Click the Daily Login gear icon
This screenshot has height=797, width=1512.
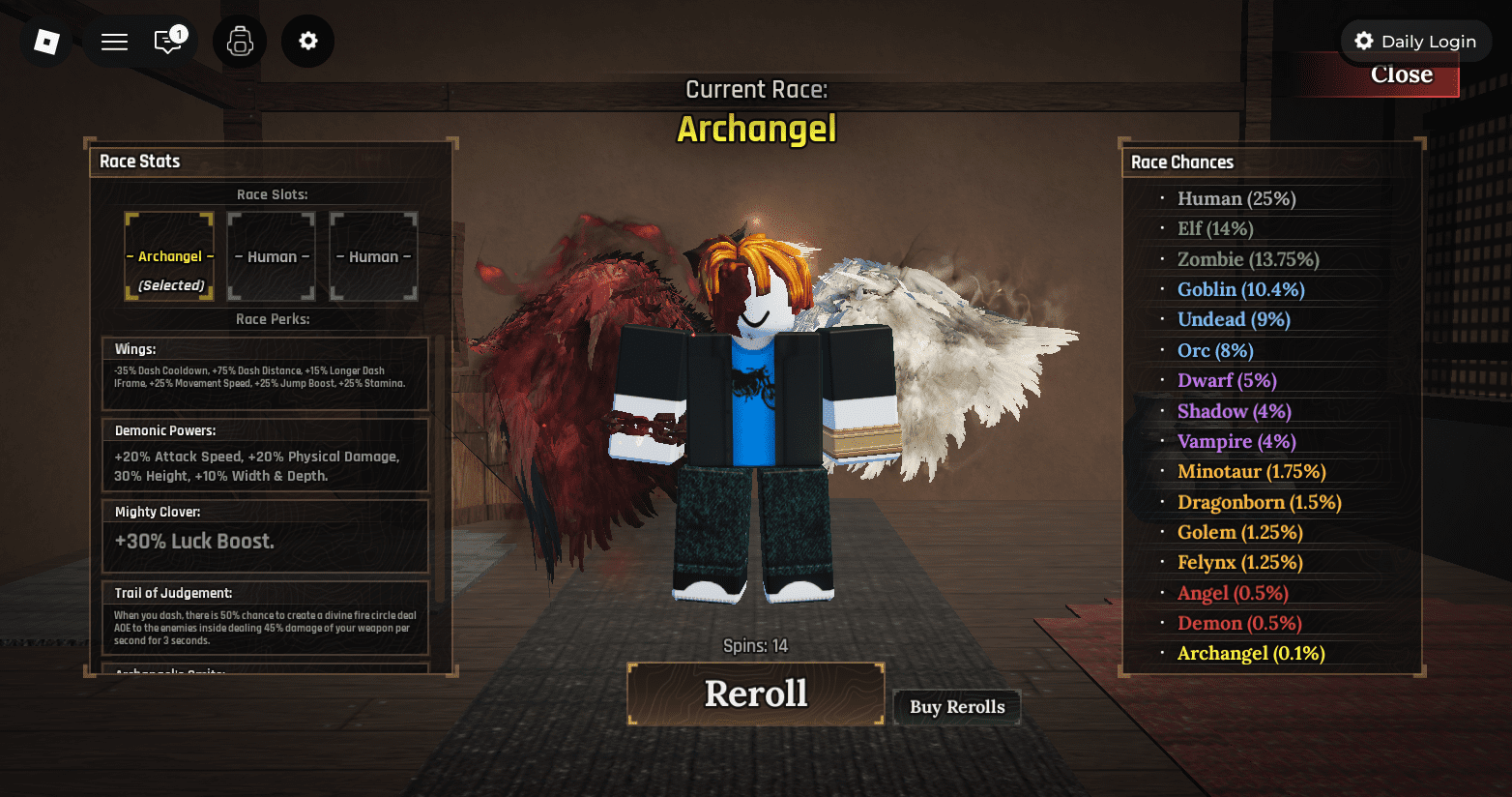point(1363,41)
